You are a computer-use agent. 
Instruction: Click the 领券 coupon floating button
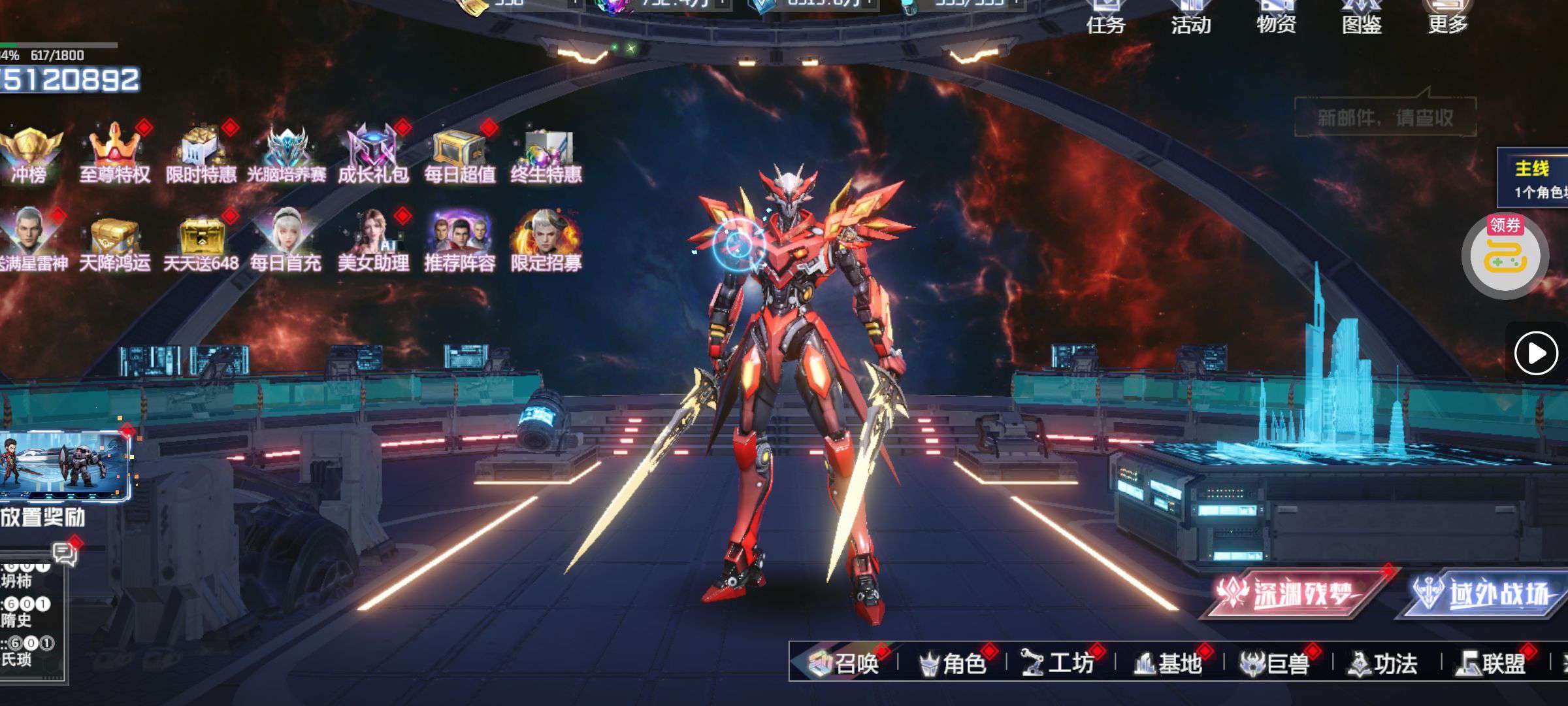tap(1505, 256)
